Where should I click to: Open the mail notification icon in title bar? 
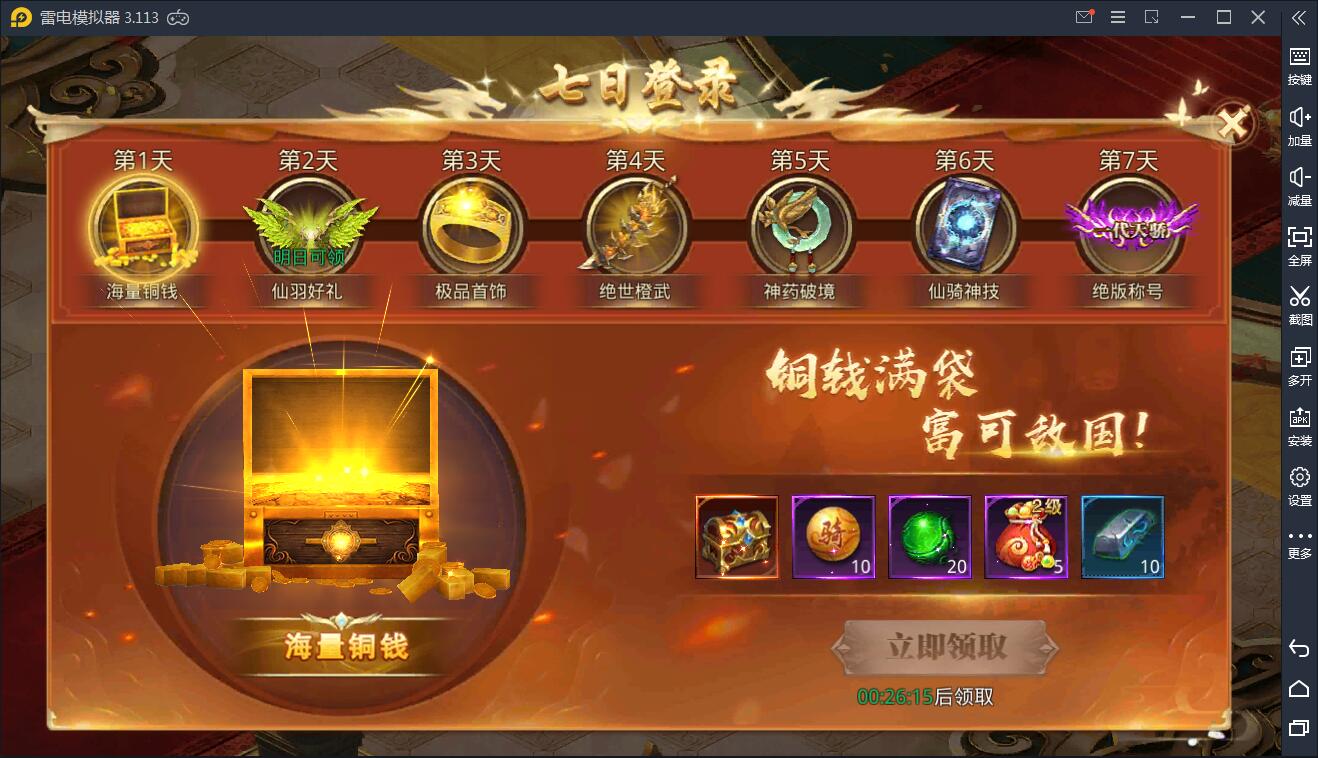pos(1083,16)
